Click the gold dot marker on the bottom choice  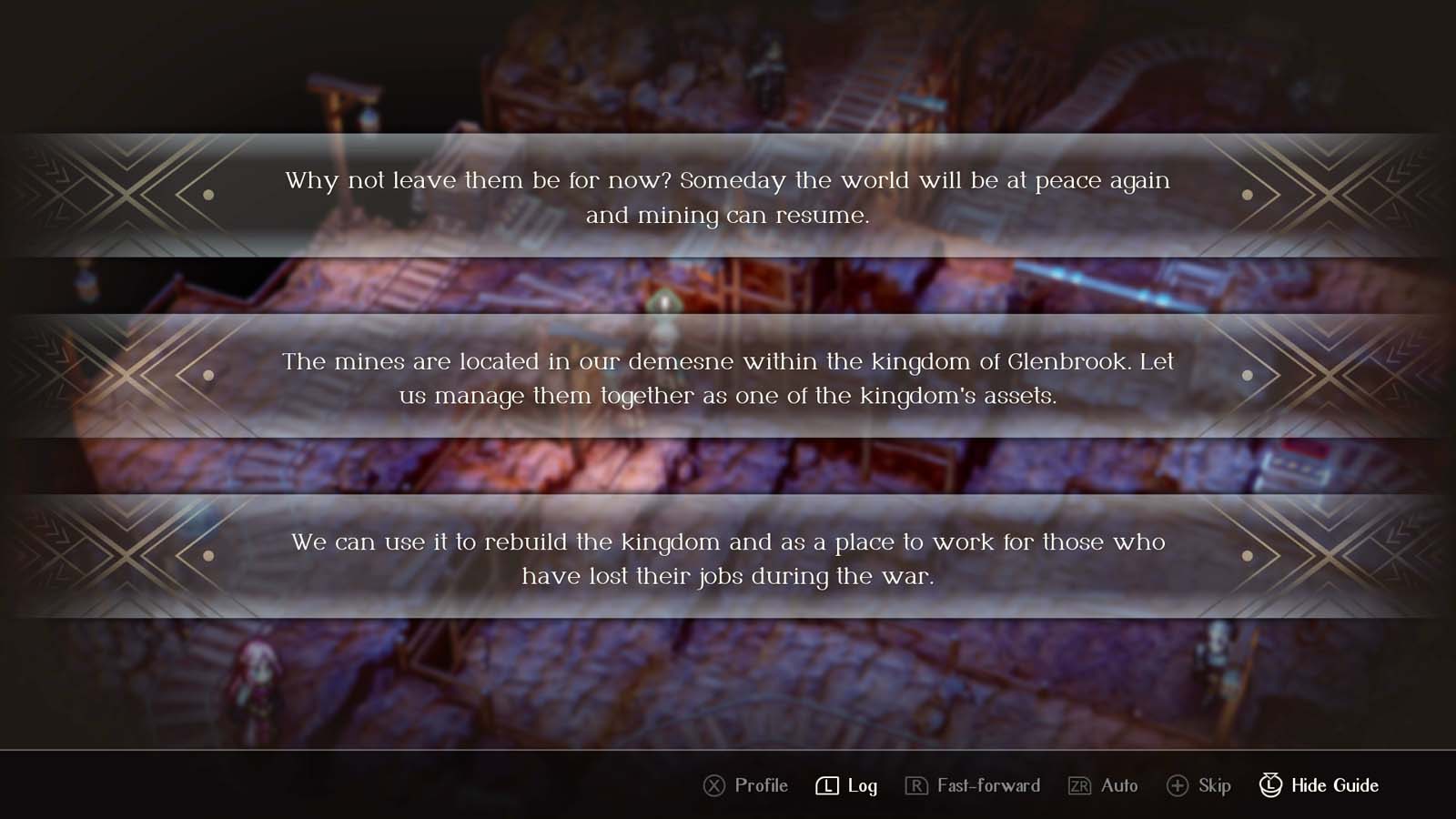tap(207, 556)
